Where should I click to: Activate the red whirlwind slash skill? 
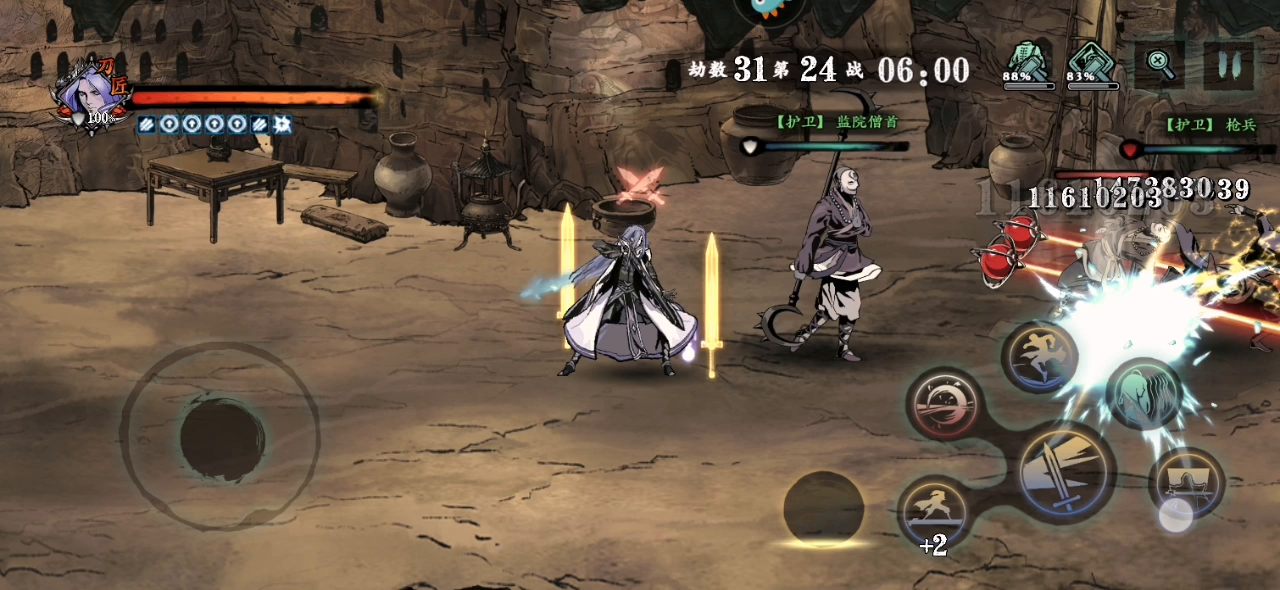click(x=945, y=403)
